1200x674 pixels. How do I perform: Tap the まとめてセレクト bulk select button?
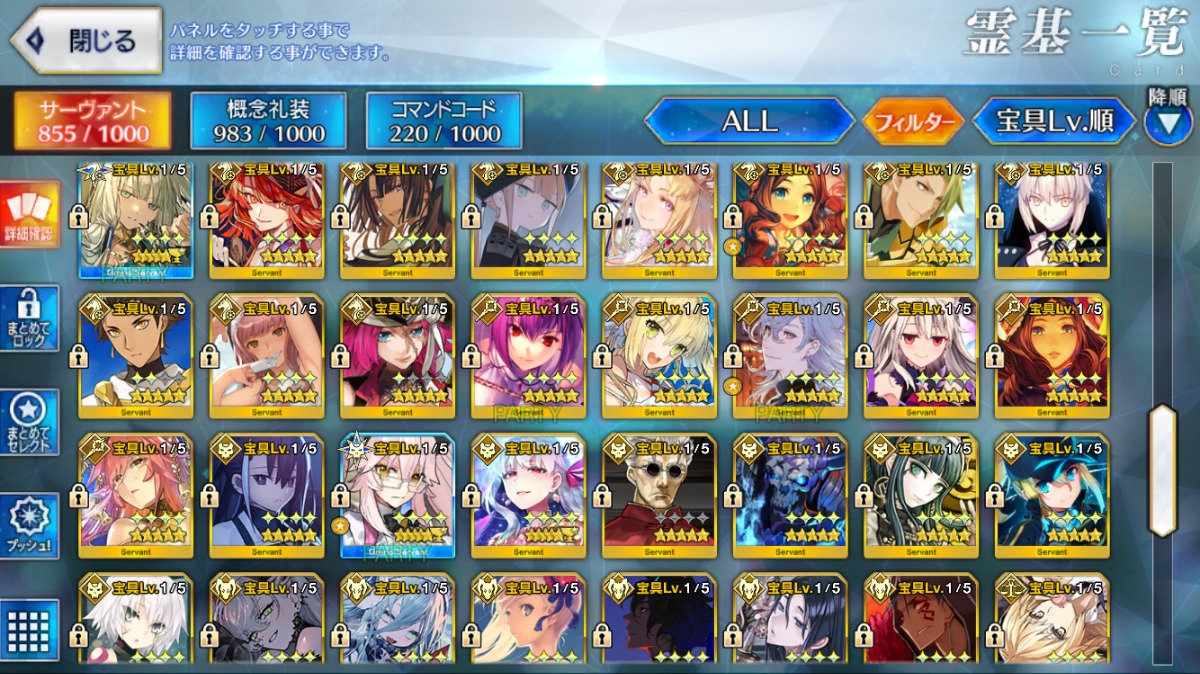[x=30, y=422]
